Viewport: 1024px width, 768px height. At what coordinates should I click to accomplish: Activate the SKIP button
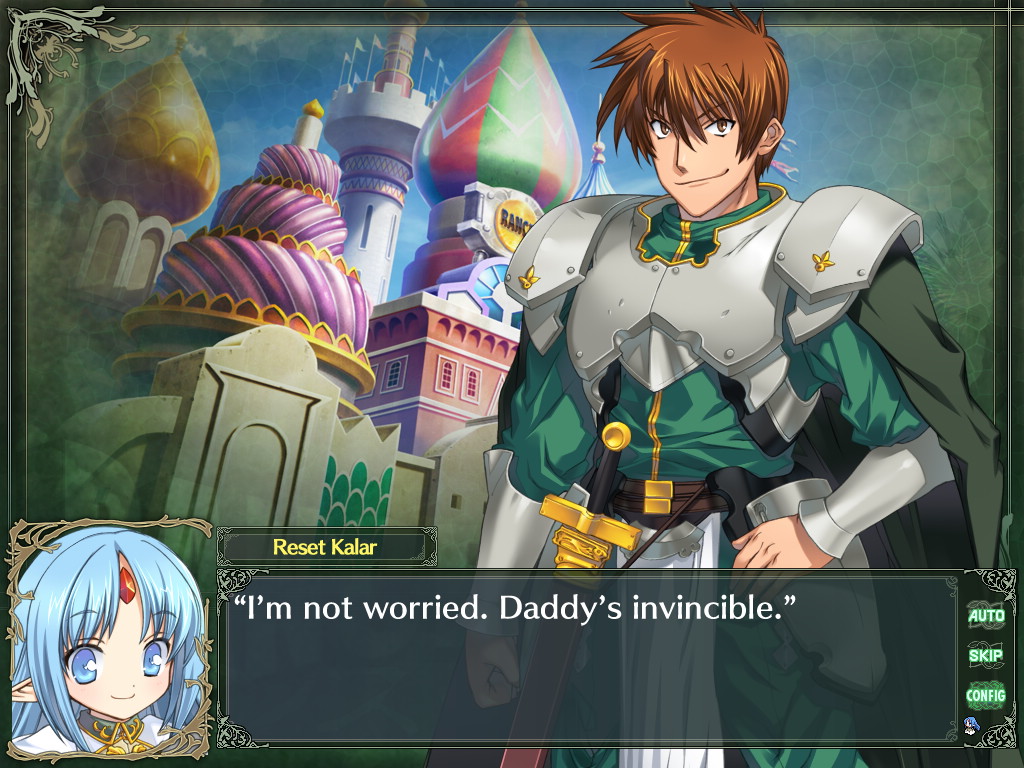pyautogui.click(x=985, y=655)
